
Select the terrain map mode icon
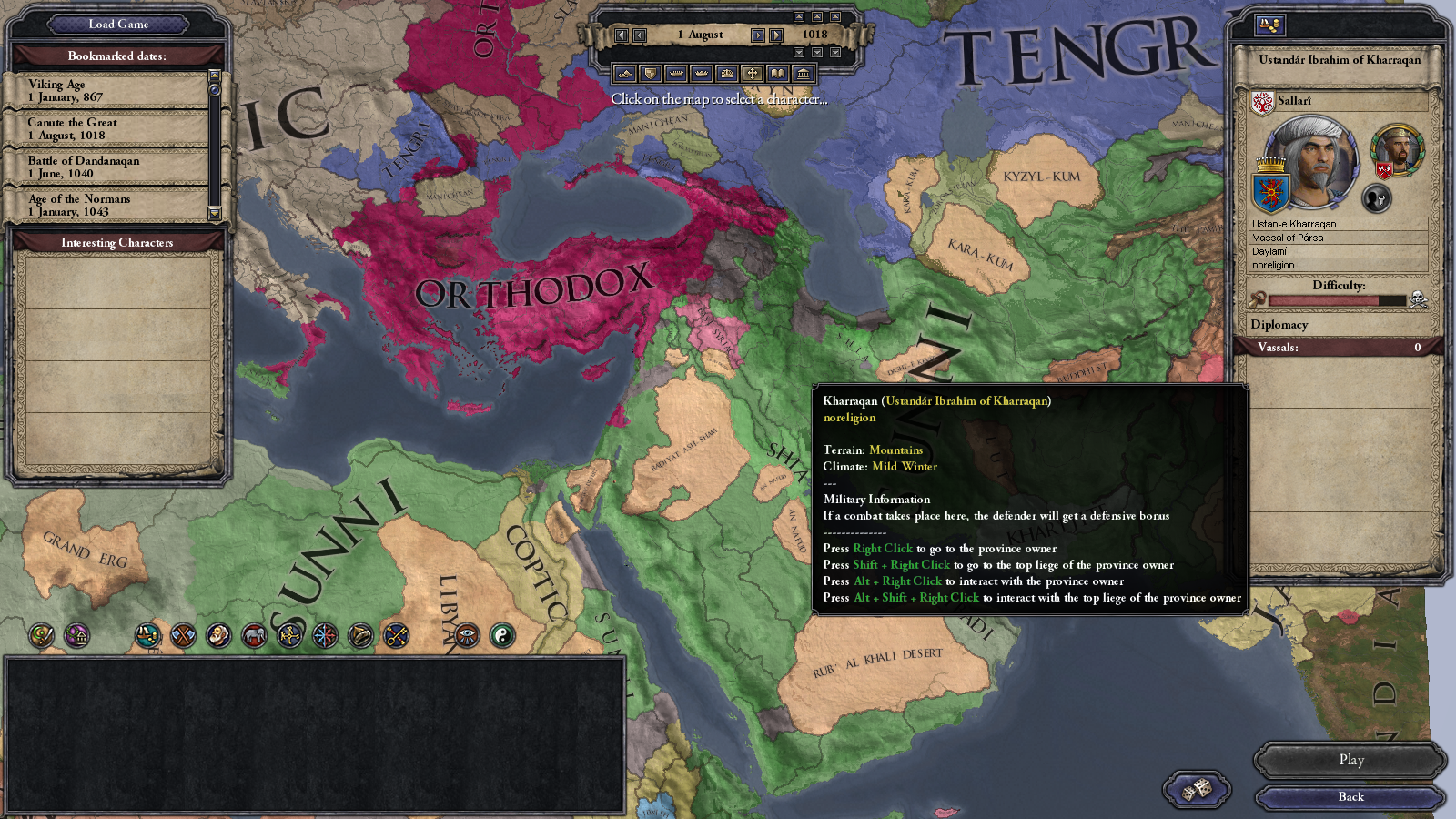tap(625, 72)
